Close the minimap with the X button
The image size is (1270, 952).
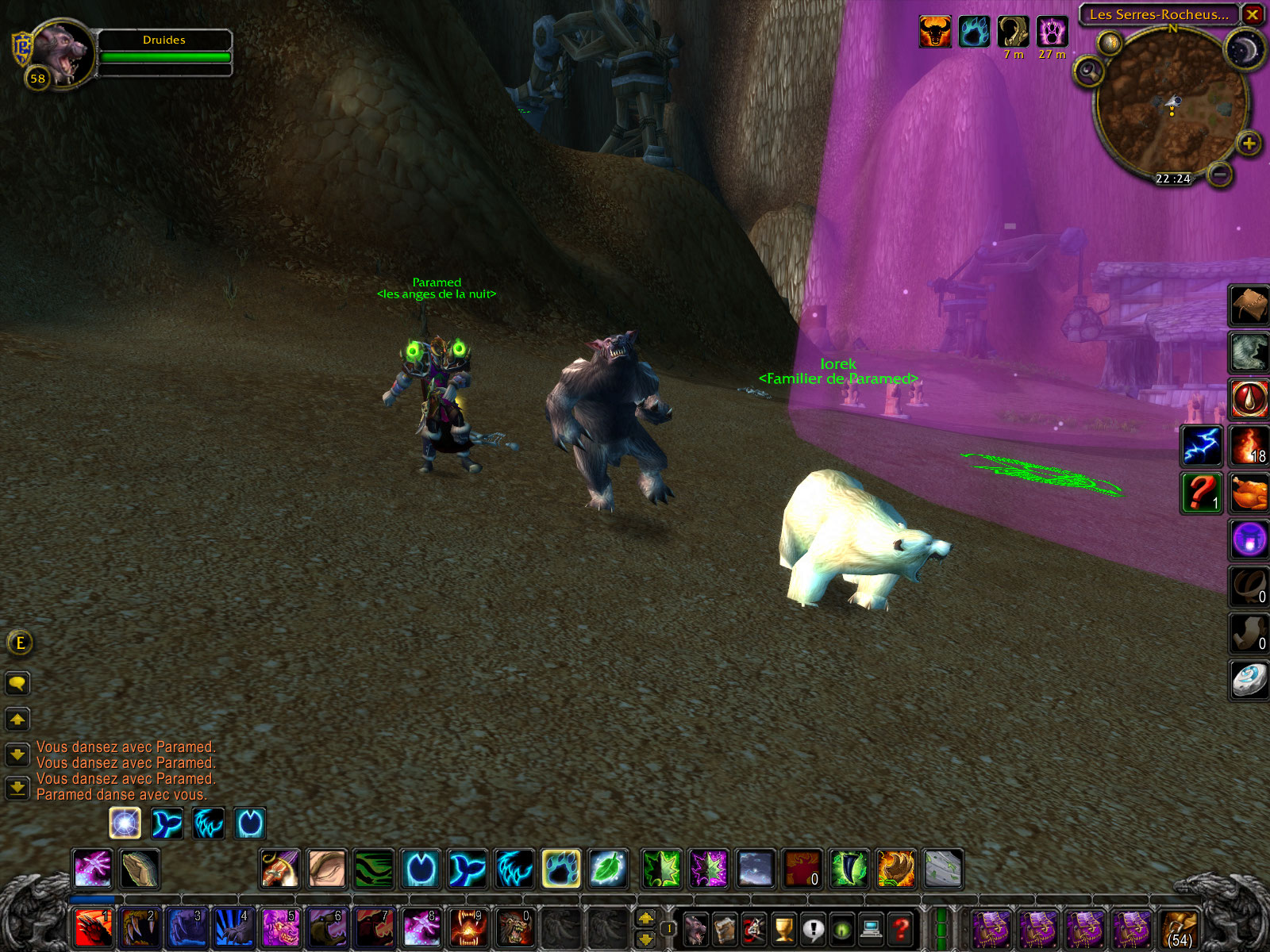click(x=1252, y=14)
